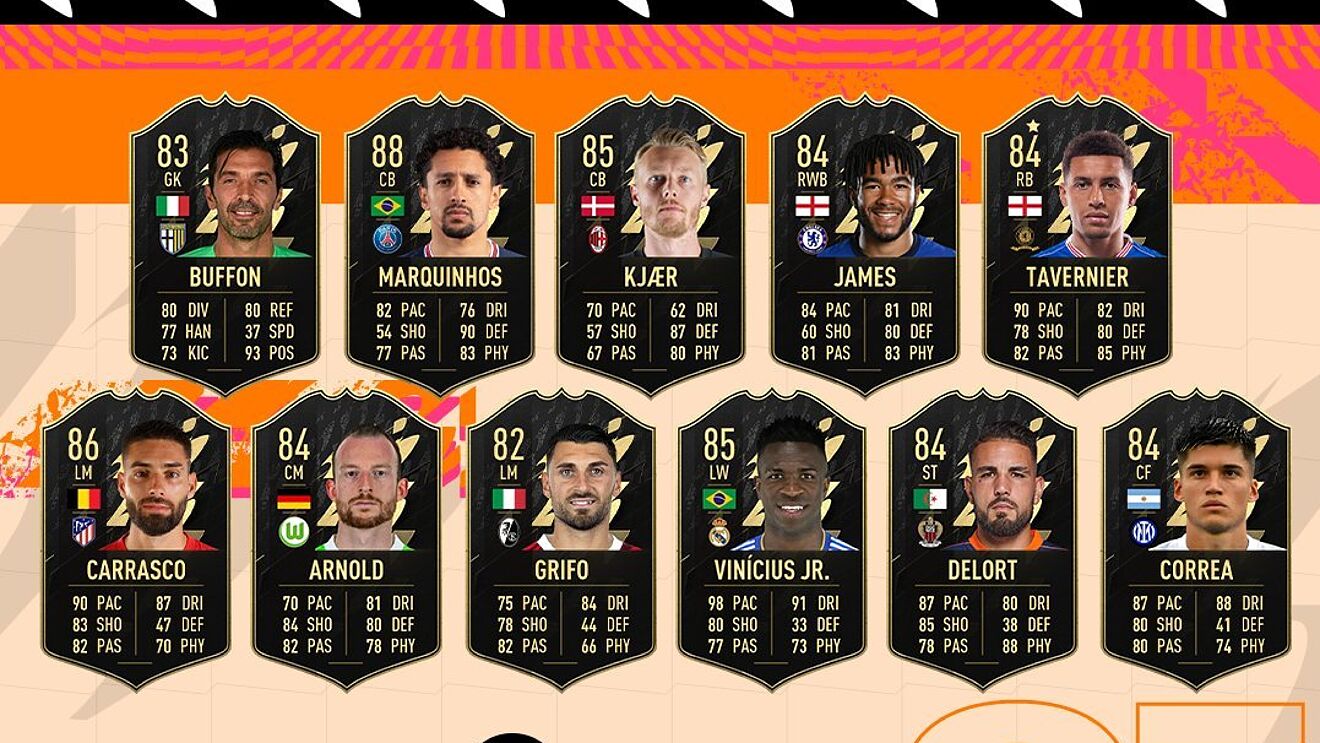1320x743 pixels.
Task: Pick the Delort striker card
Action: click(x=982, y=540)
